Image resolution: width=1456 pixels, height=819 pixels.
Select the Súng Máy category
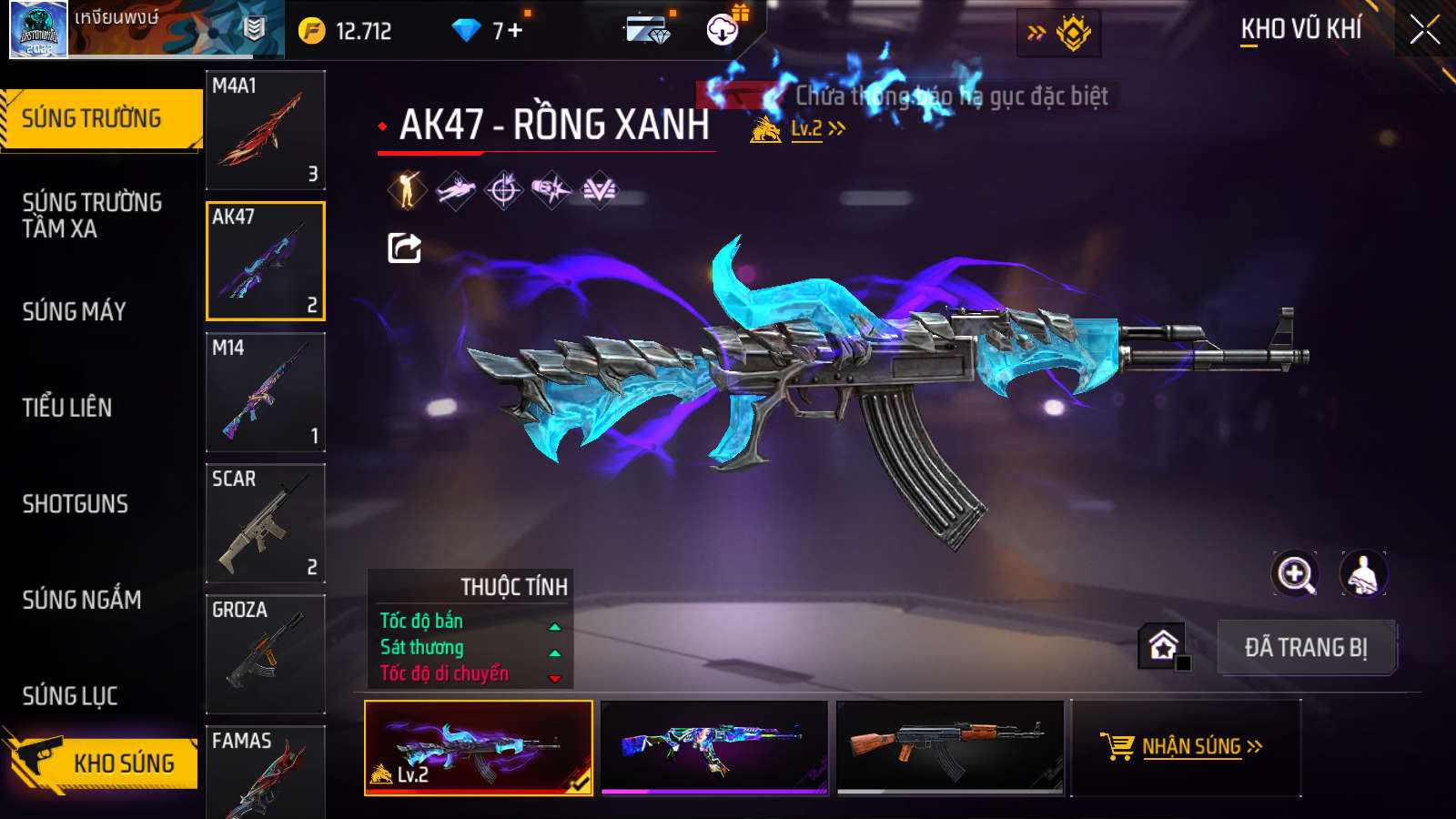tap(75, 312)
